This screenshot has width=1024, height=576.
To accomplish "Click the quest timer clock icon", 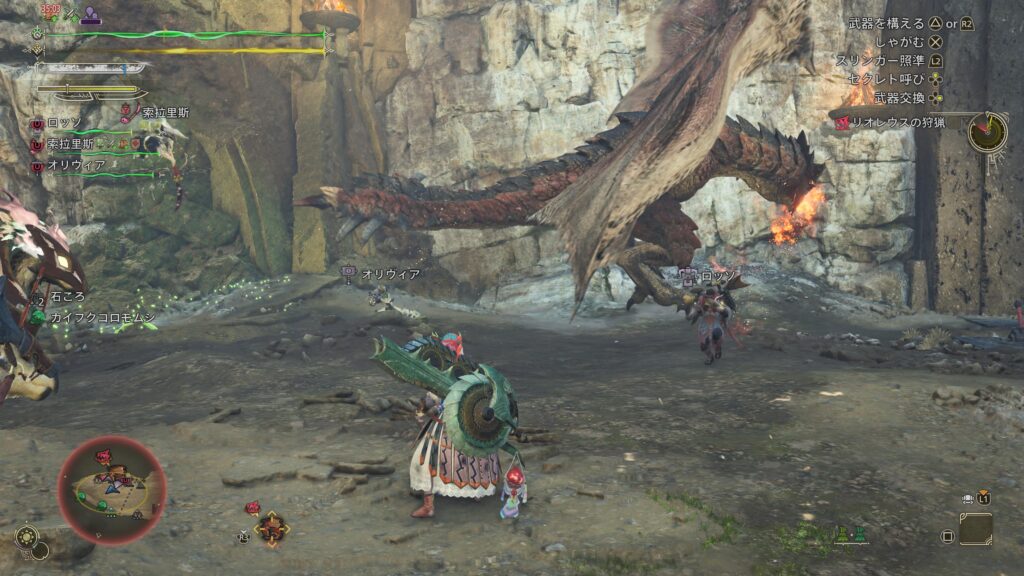I will point(987,132).
